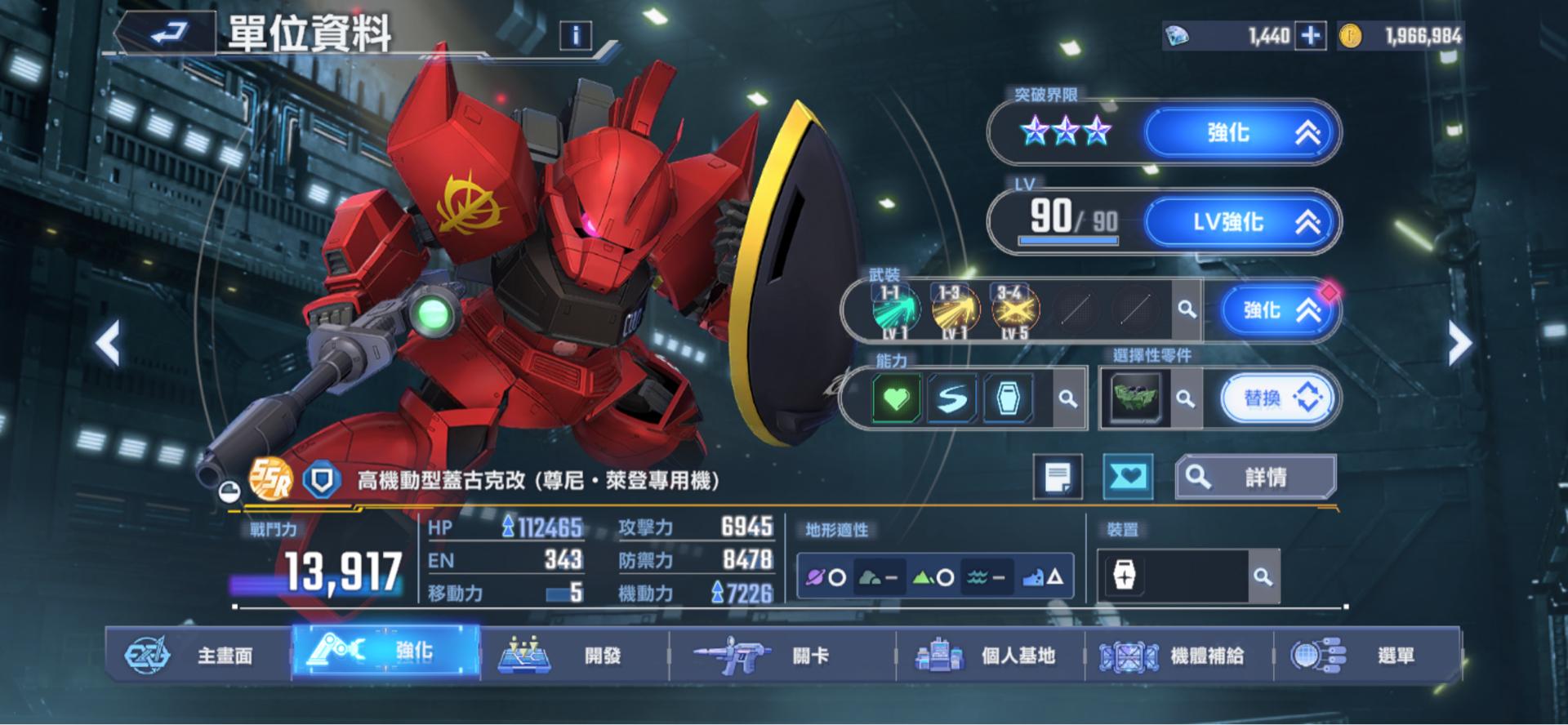Screen dimensions: 1568x725
Task: Click the memo document icon beside the favorite heart
Action: tap(1059, 477)
